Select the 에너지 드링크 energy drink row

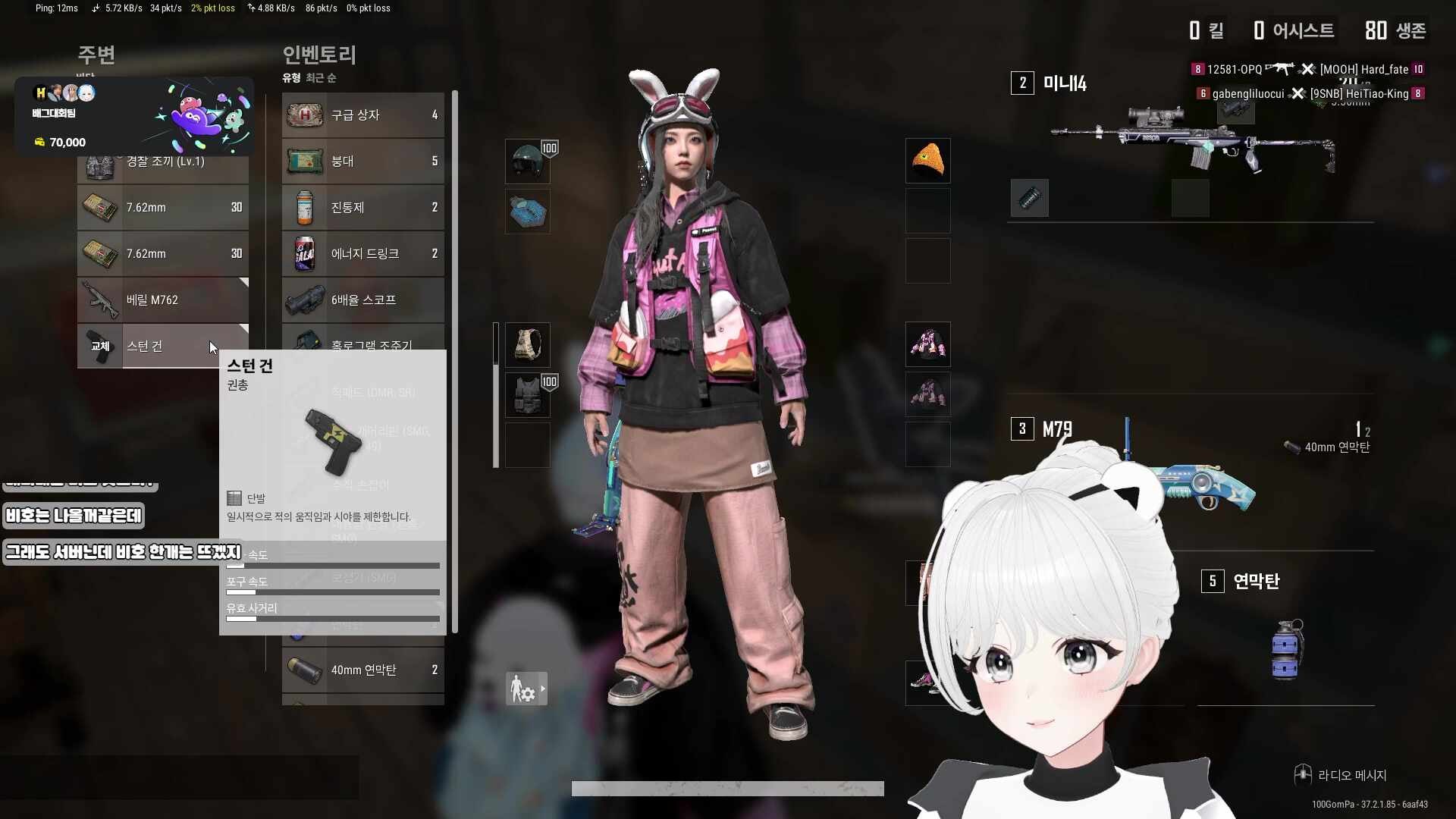[x=362, y=254]
